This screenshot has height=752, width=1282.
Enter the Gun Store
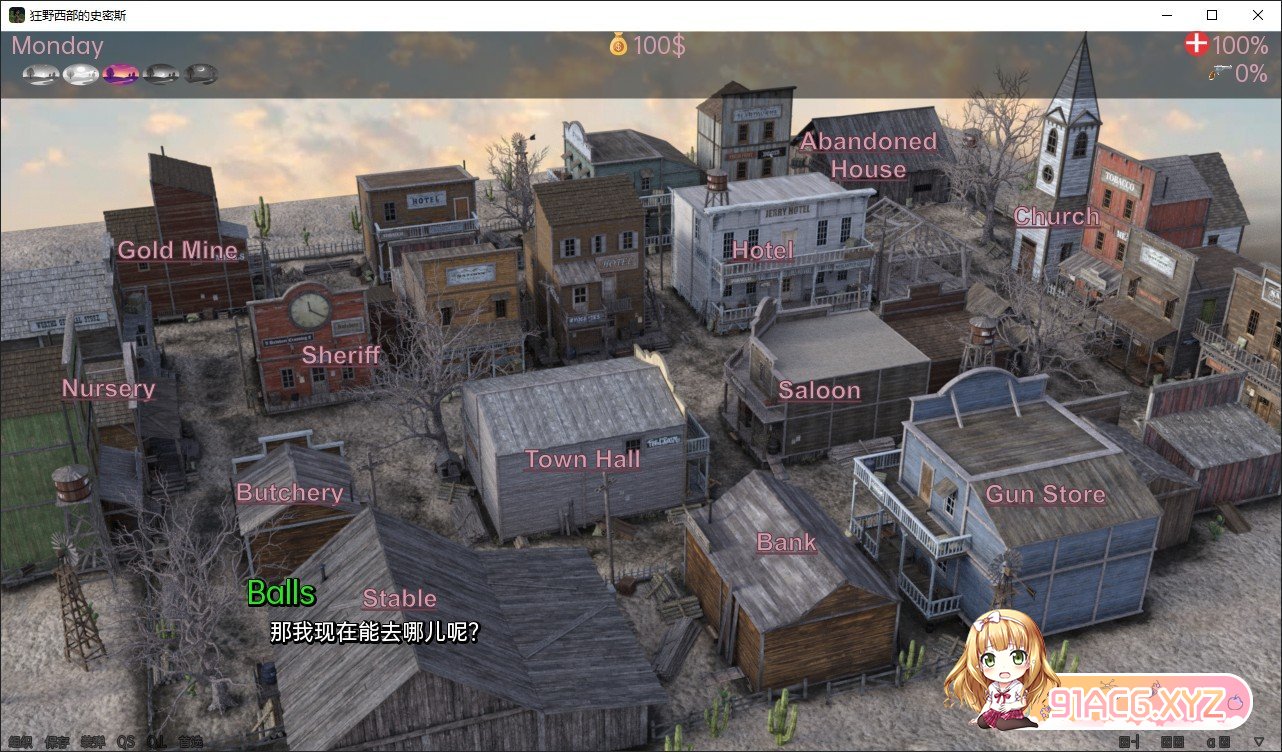(x=1045, y=494)
